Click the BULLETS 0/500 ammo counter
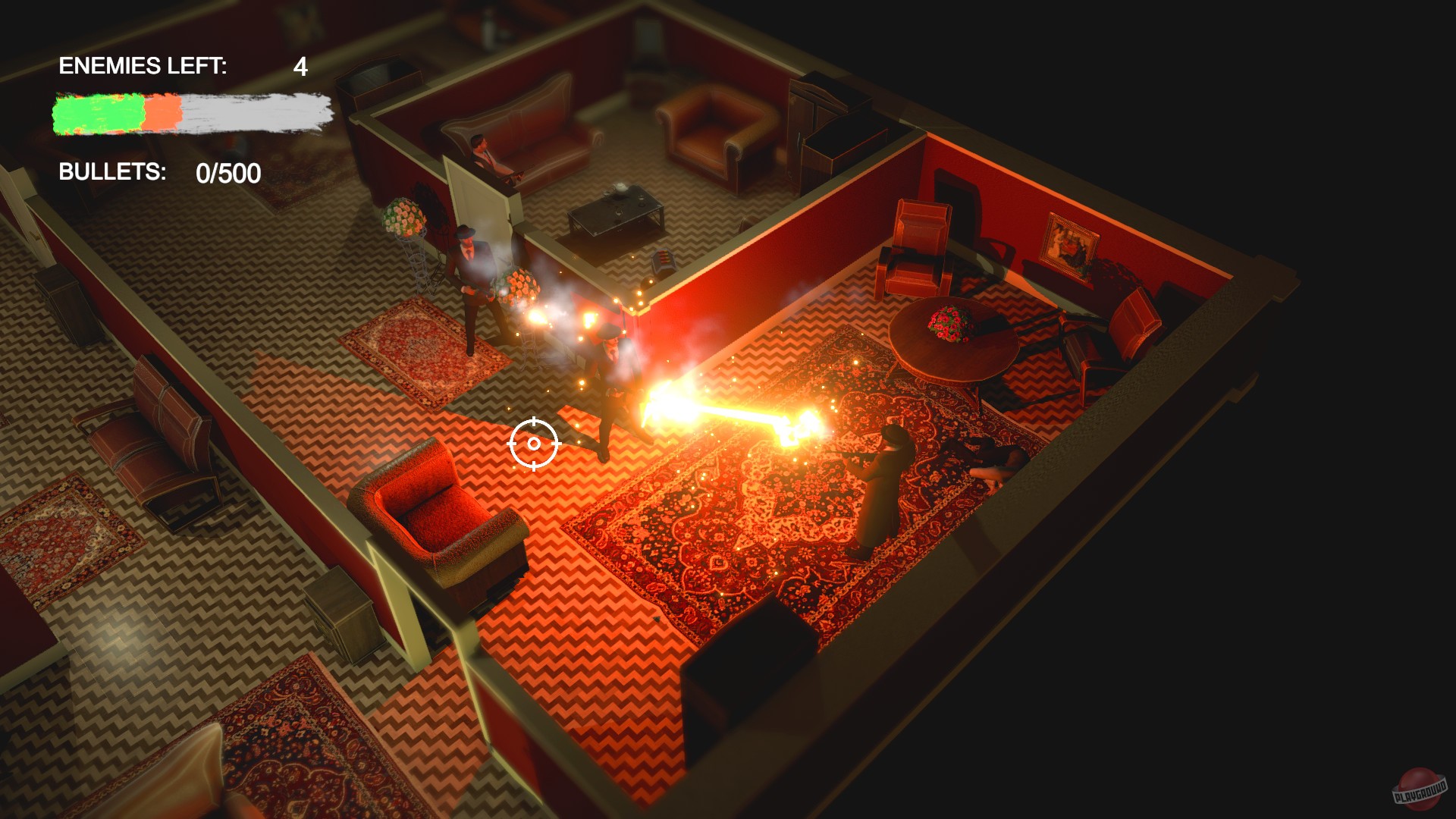 158,173
